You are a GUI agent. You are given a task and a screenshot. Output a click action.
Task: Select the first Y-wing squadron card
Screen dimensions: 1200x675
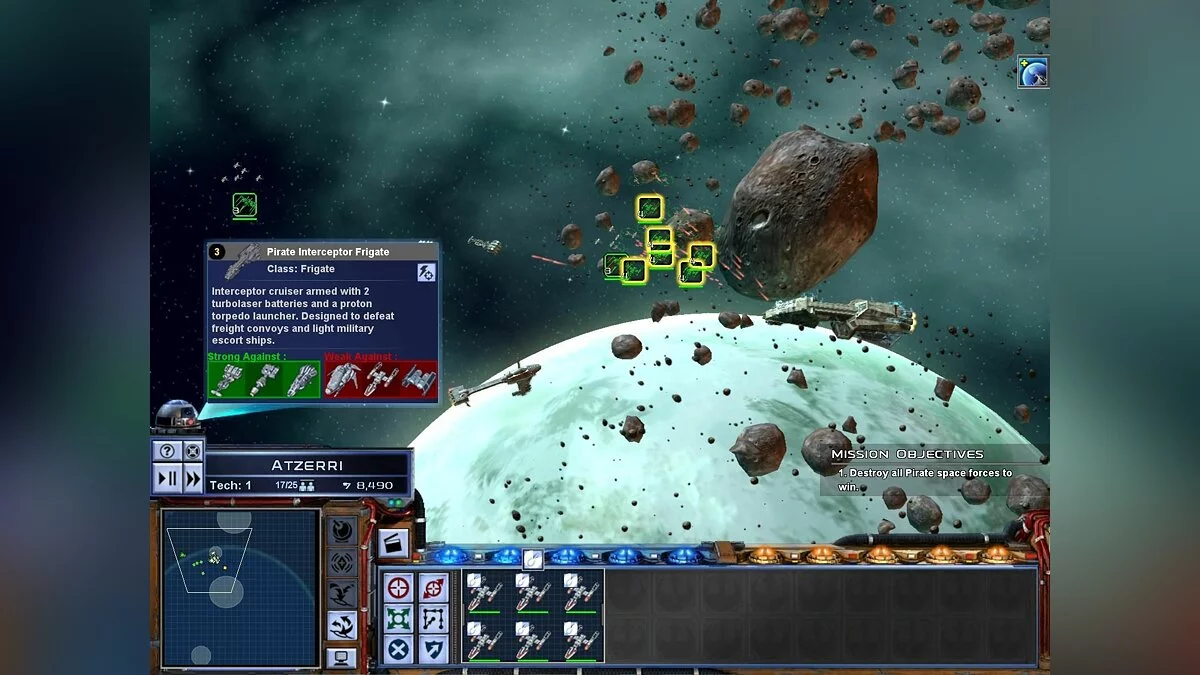(x=485, y=591)
